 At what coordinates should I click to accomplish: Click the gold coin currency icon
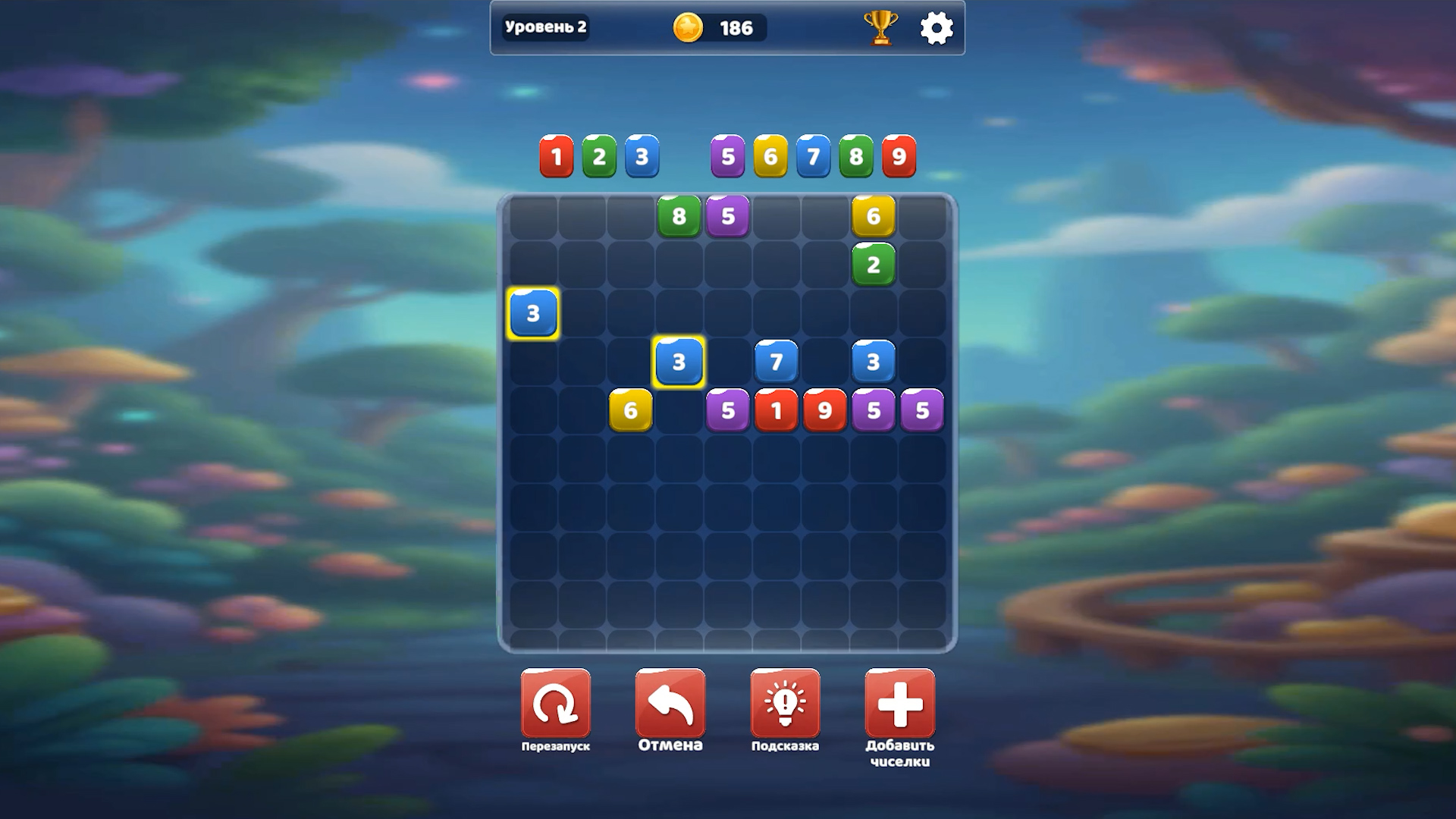click(x=686, y=28)
